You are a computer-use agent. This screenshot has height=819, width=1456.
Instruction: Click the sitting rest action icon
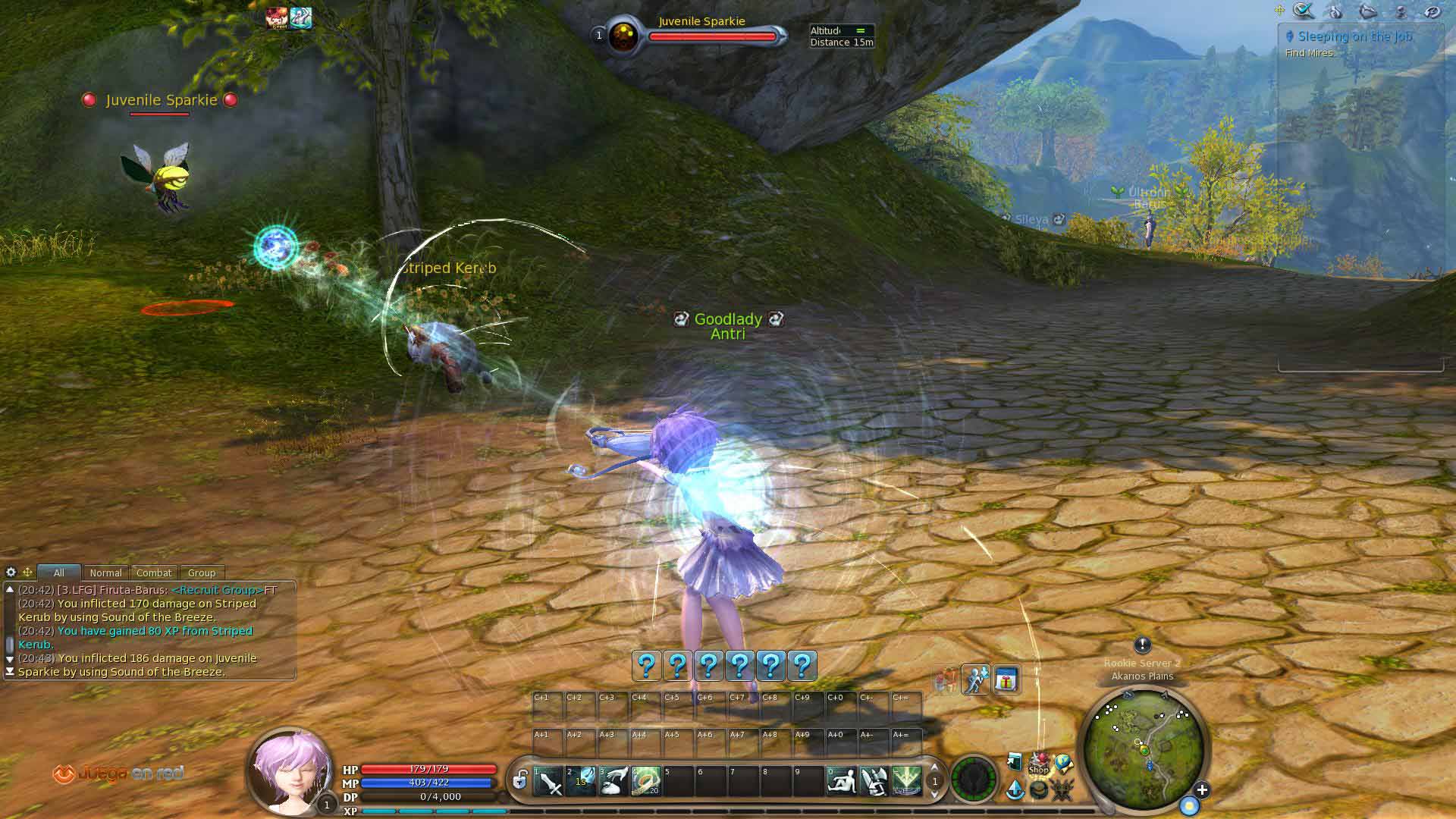(x=841, y=781)
